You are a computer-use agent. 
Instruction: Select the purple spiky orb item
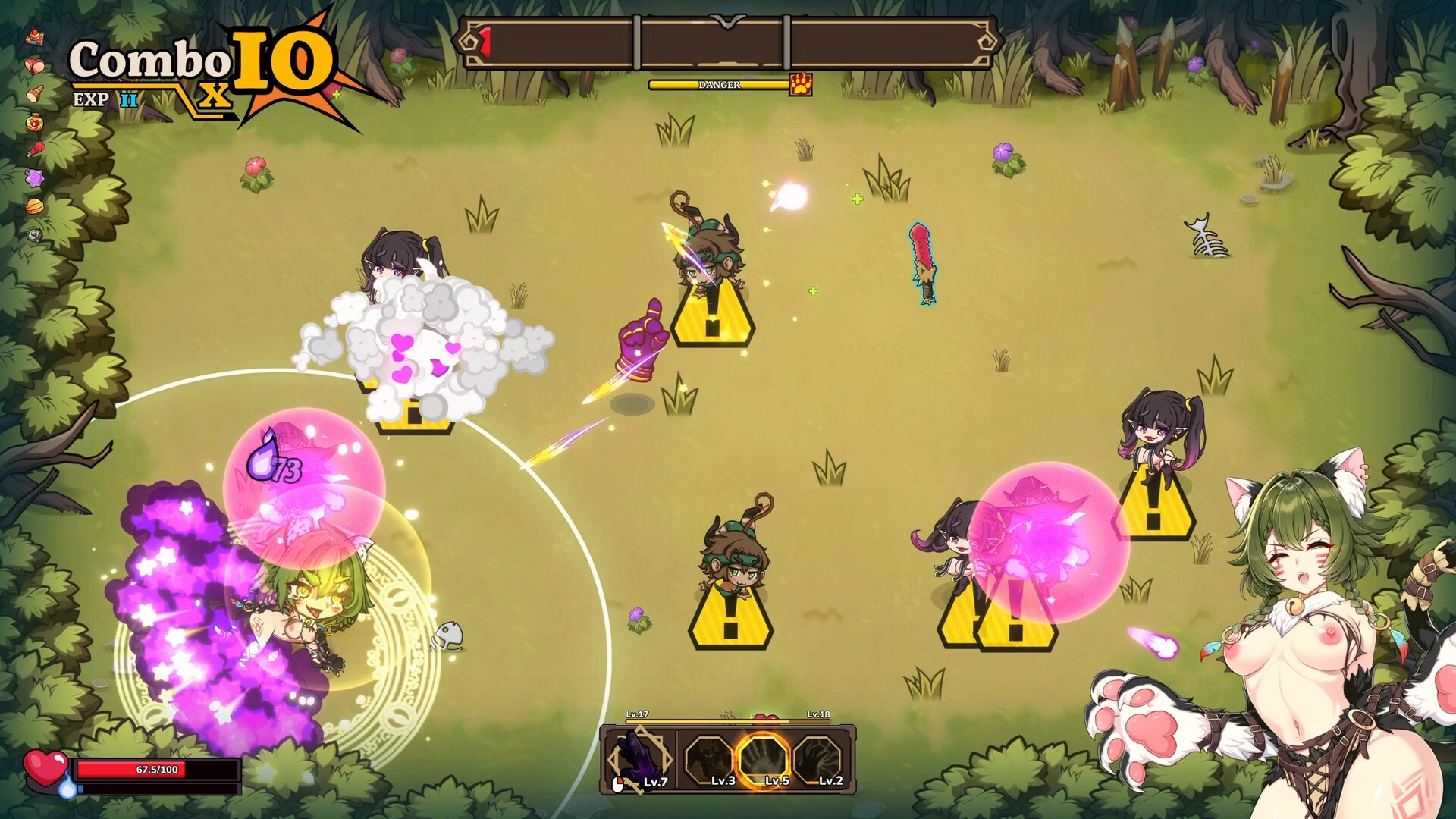[34, 178]
